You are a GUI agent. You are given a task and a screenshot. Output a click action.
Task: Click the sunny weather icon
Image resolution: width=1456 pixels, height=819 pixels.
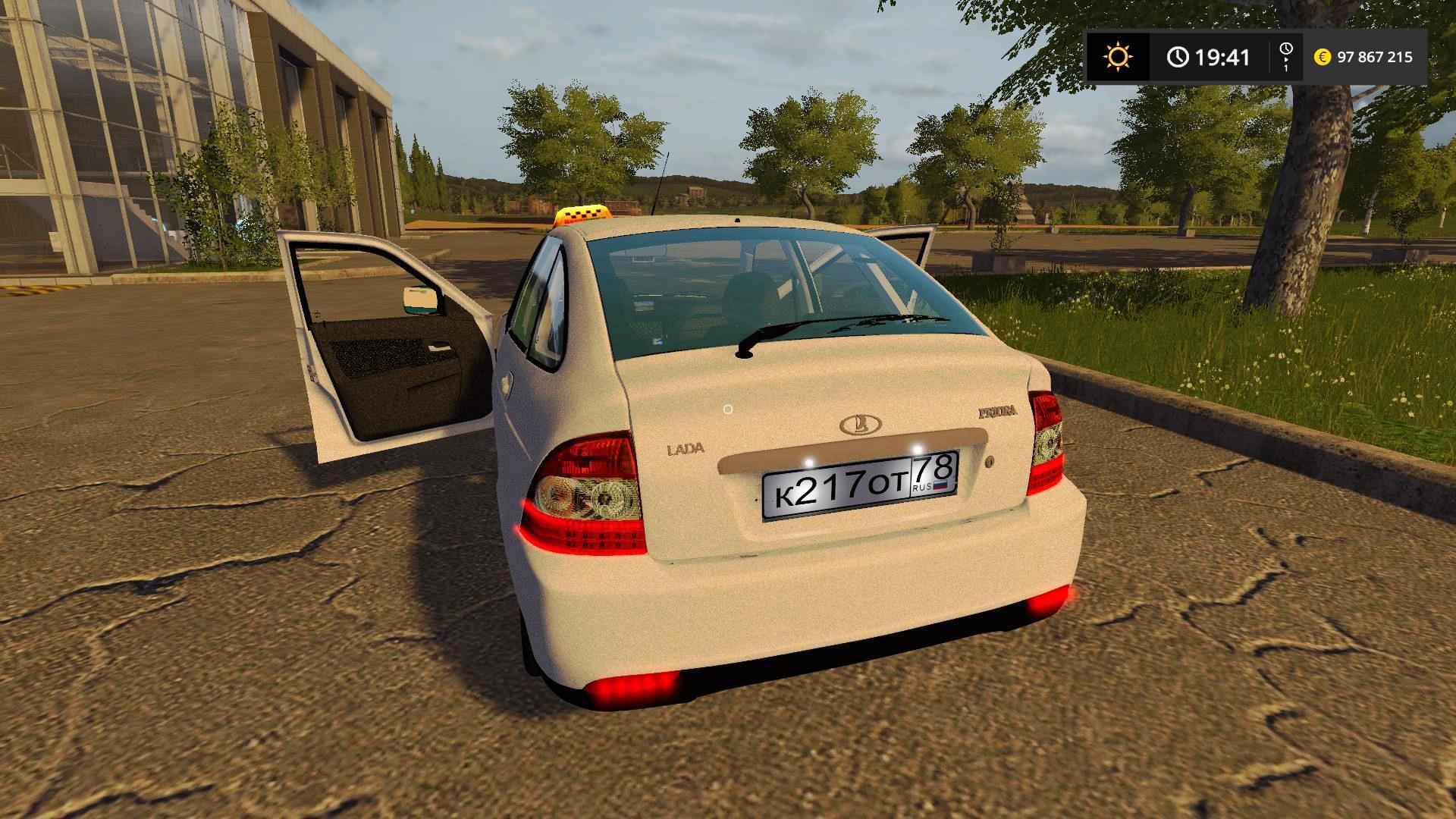click(x=1118, y=57)
